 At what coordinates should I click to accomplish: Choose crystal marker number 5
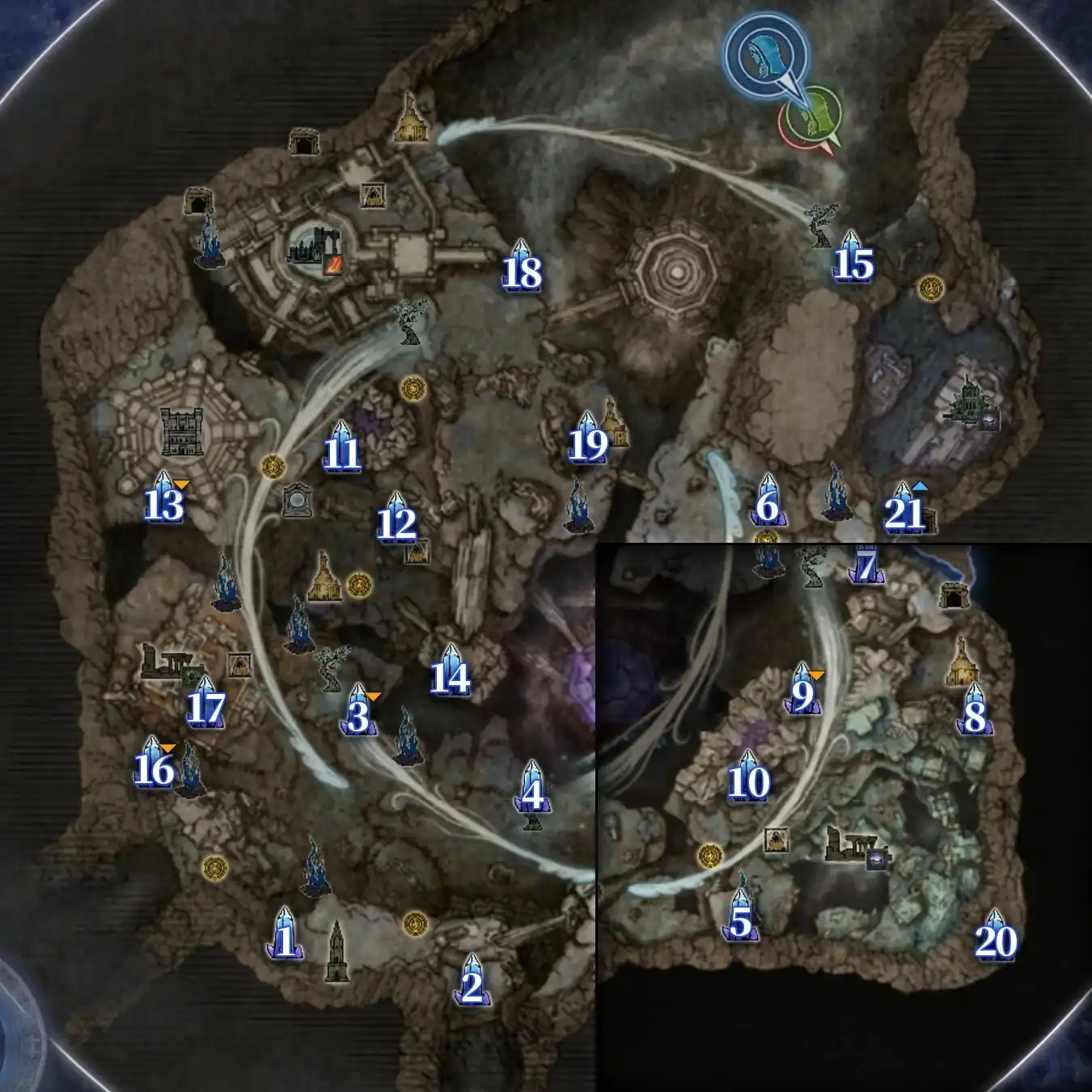coord(740,918)
